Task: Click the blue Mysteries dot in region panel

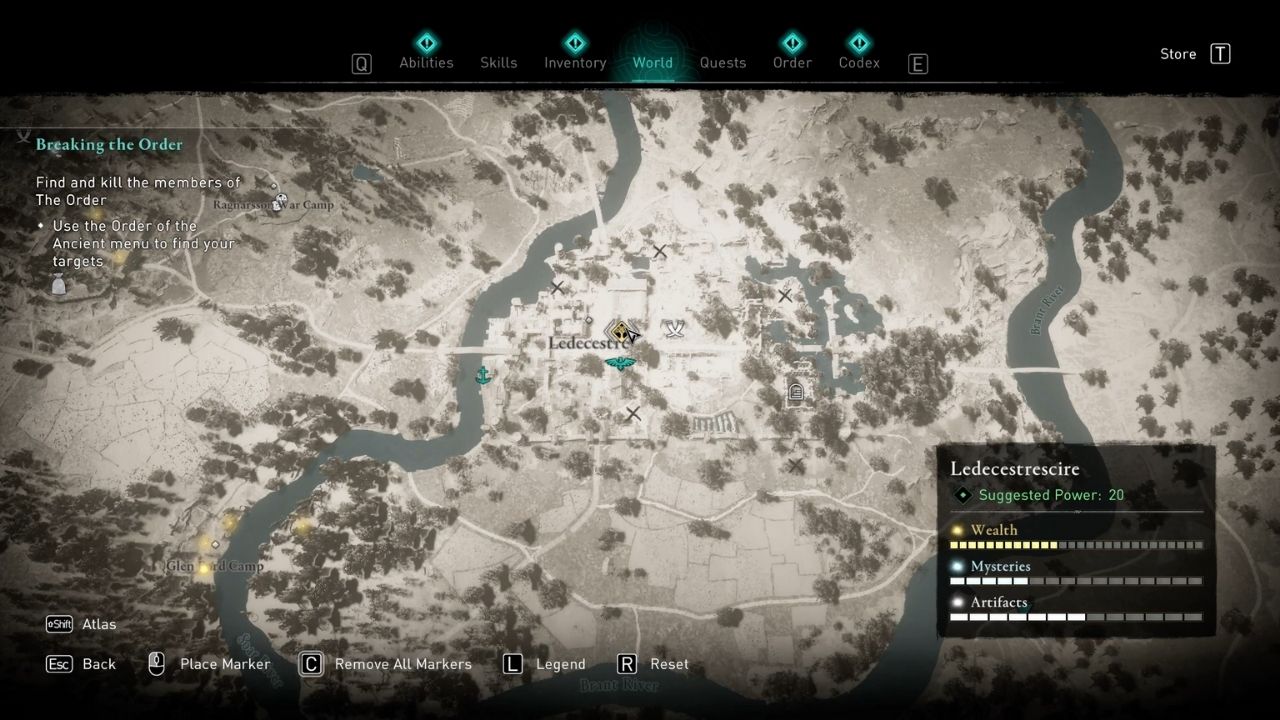Action: coord(957,566)
